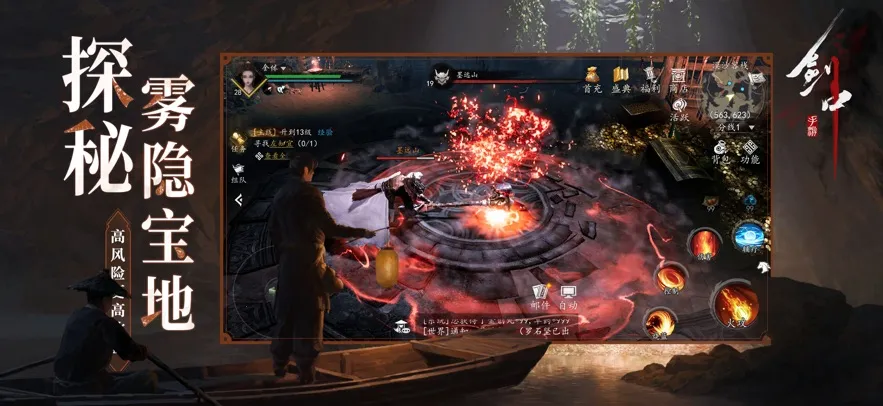Open the 背包 backpack
883x406 pixels.
tap(720, 152)
